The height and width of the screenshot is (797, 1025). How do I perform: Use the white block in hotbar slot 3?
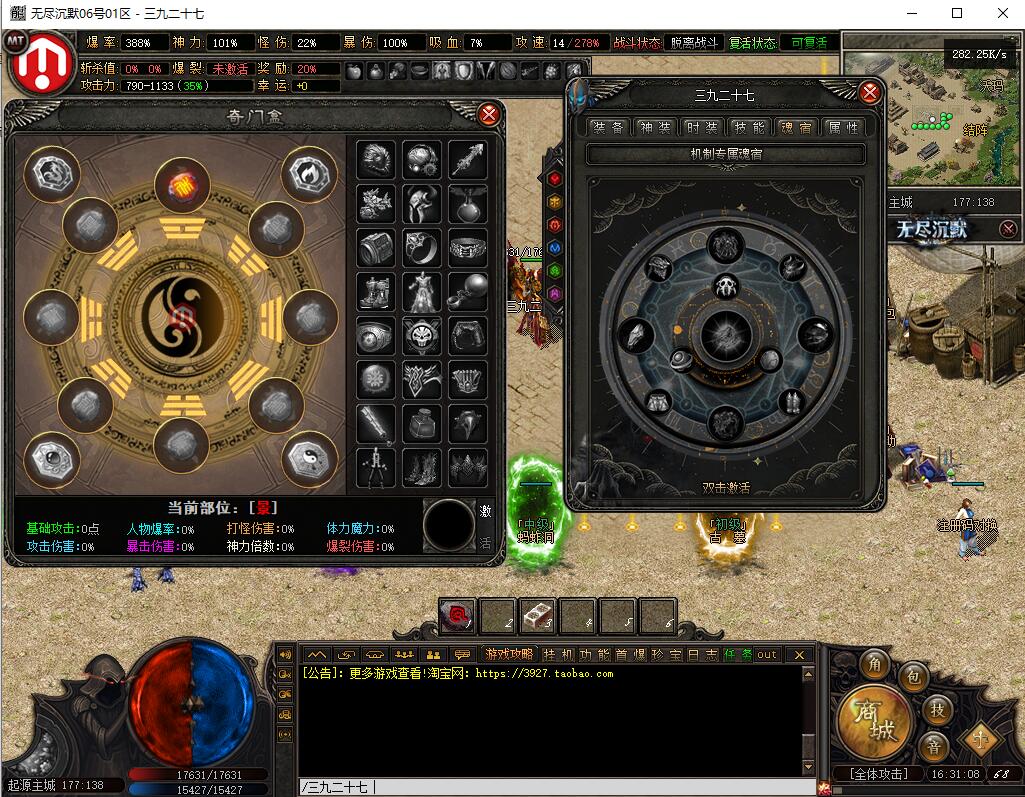tap(538, 616)
